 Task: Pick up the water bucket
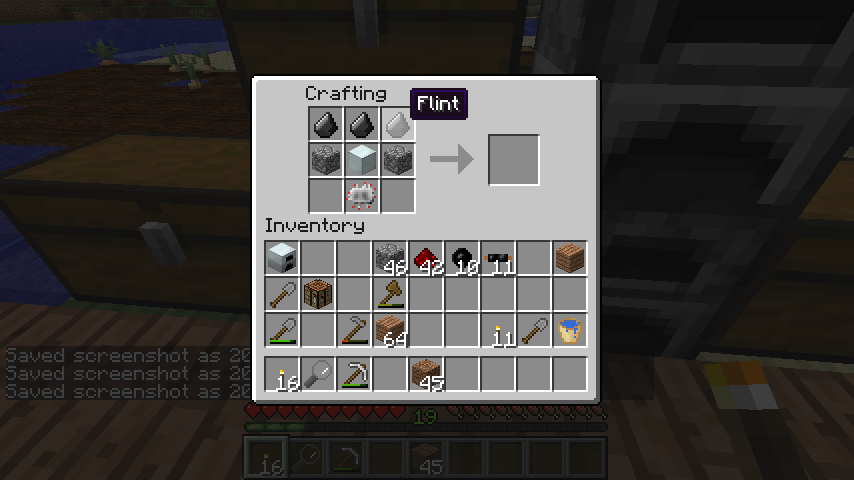pyautogui.click(x=571, y=330)
